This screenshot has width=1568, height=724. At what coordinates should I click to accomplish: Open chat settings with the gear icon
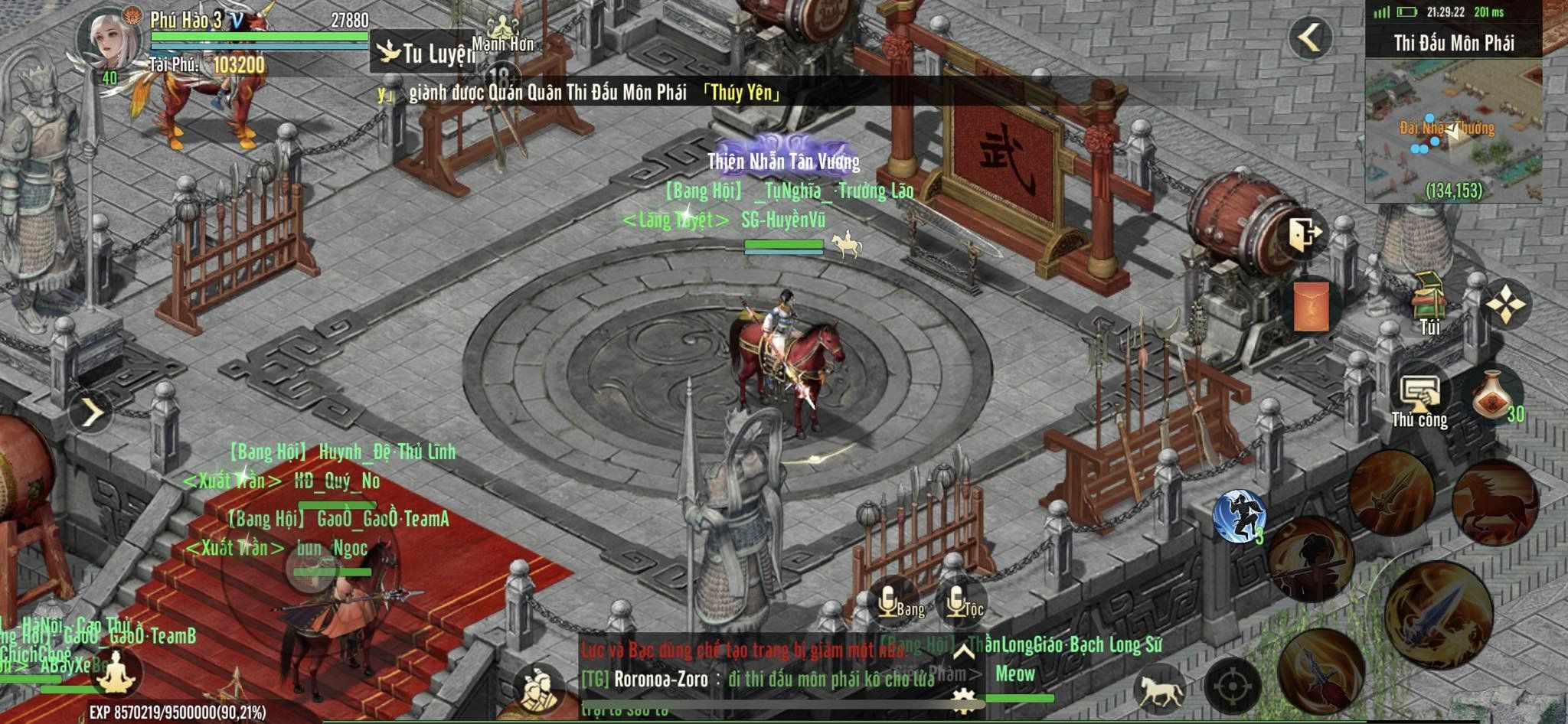[x=963, y=699]
